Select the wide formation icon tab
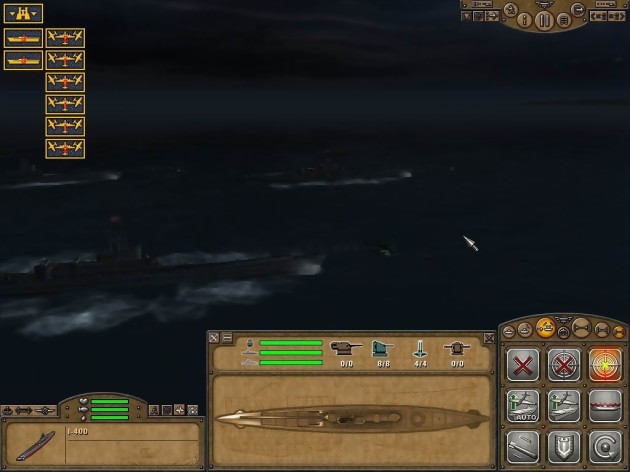The height and width of the screenshot is (472, 630). pyautogui.click(x=581, y=327)
